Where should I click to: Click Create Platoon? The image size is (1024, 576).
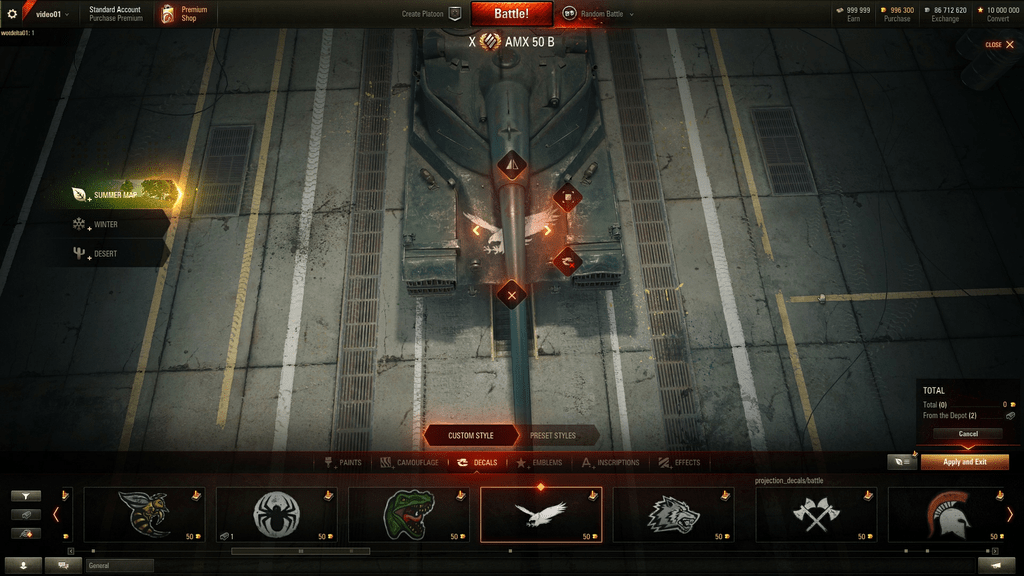click(431, 14)
